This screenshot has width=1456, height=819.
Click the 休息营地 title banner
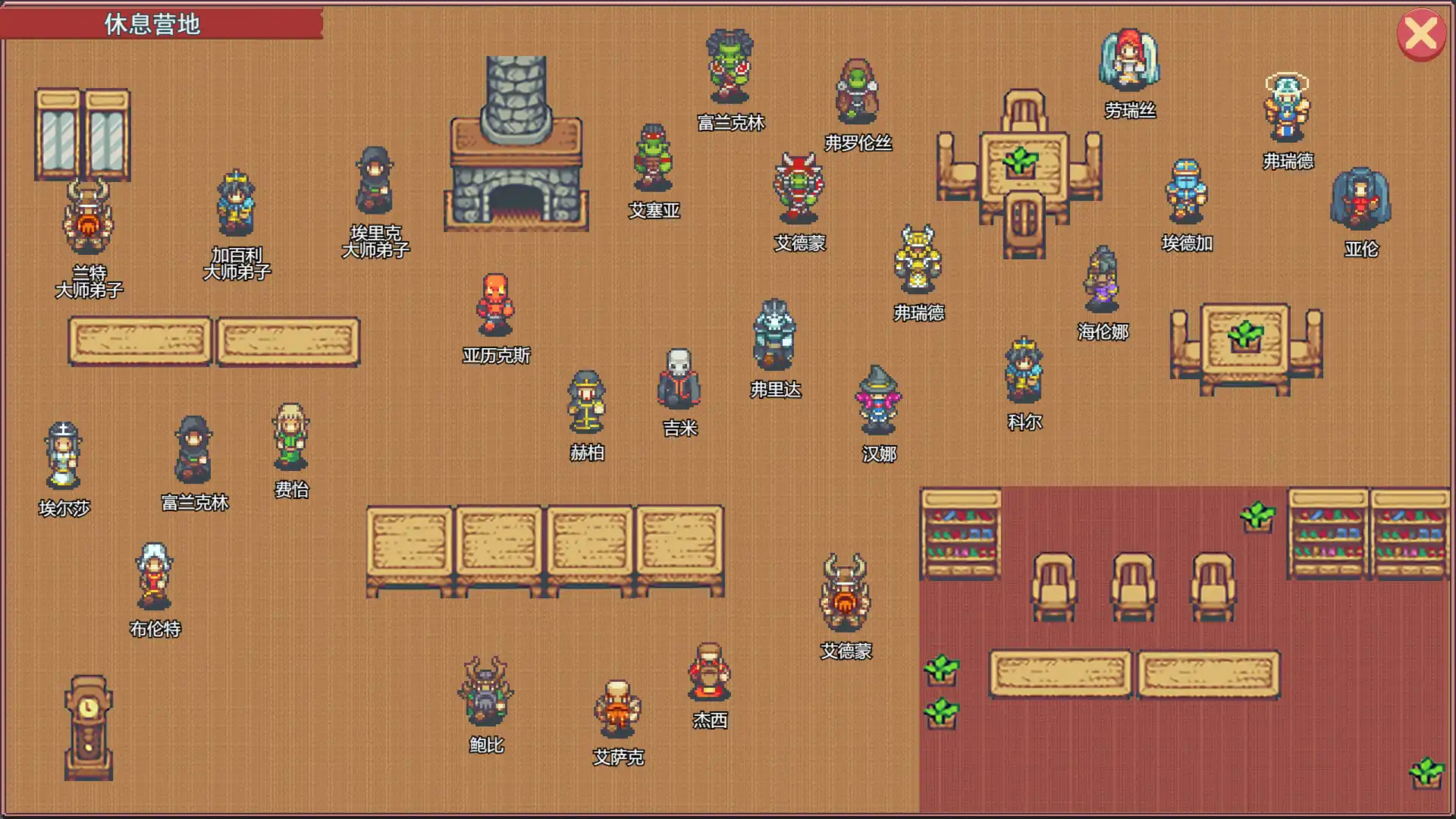[x=150, y=24]
